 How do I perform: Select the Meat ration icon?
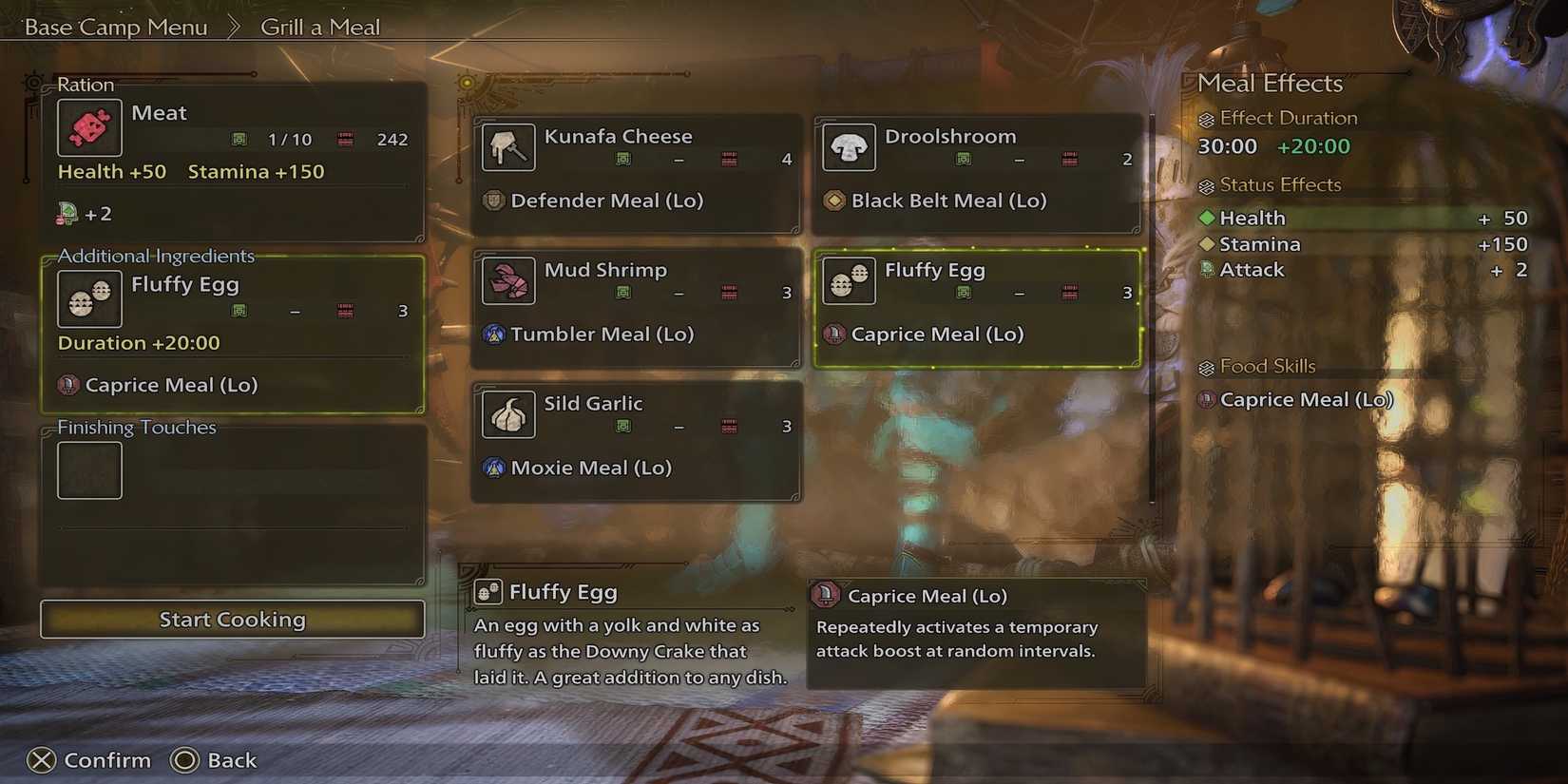88,126
